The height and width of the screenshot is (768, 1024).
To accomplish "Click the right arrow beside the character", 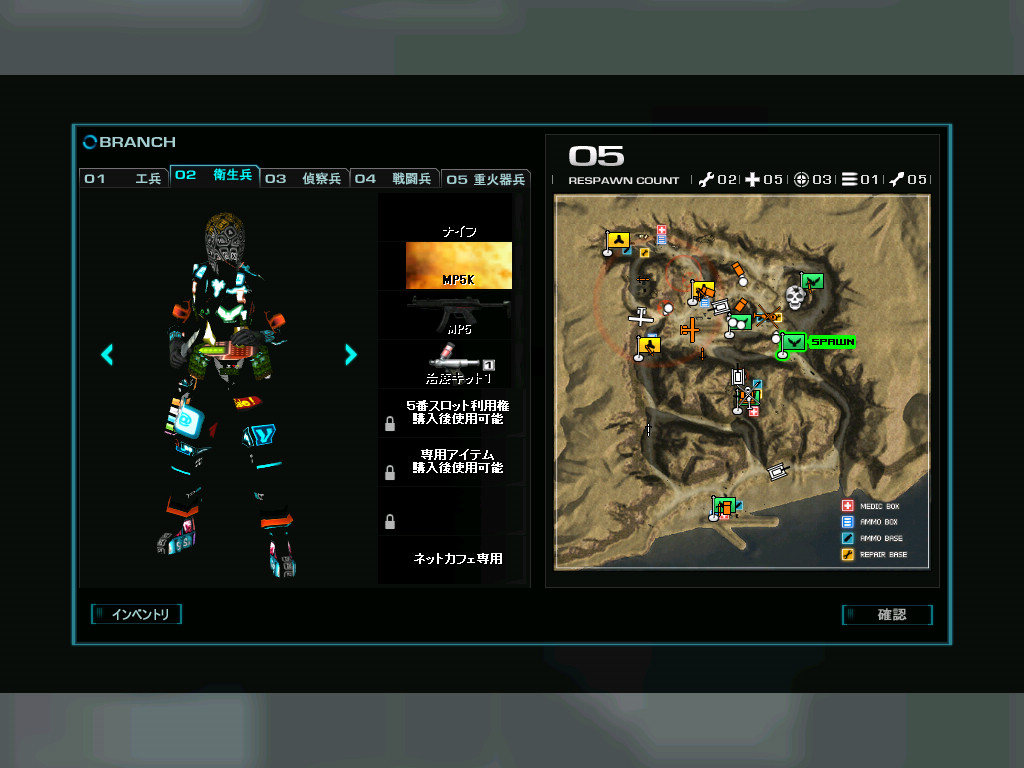I will click(350, 354).
